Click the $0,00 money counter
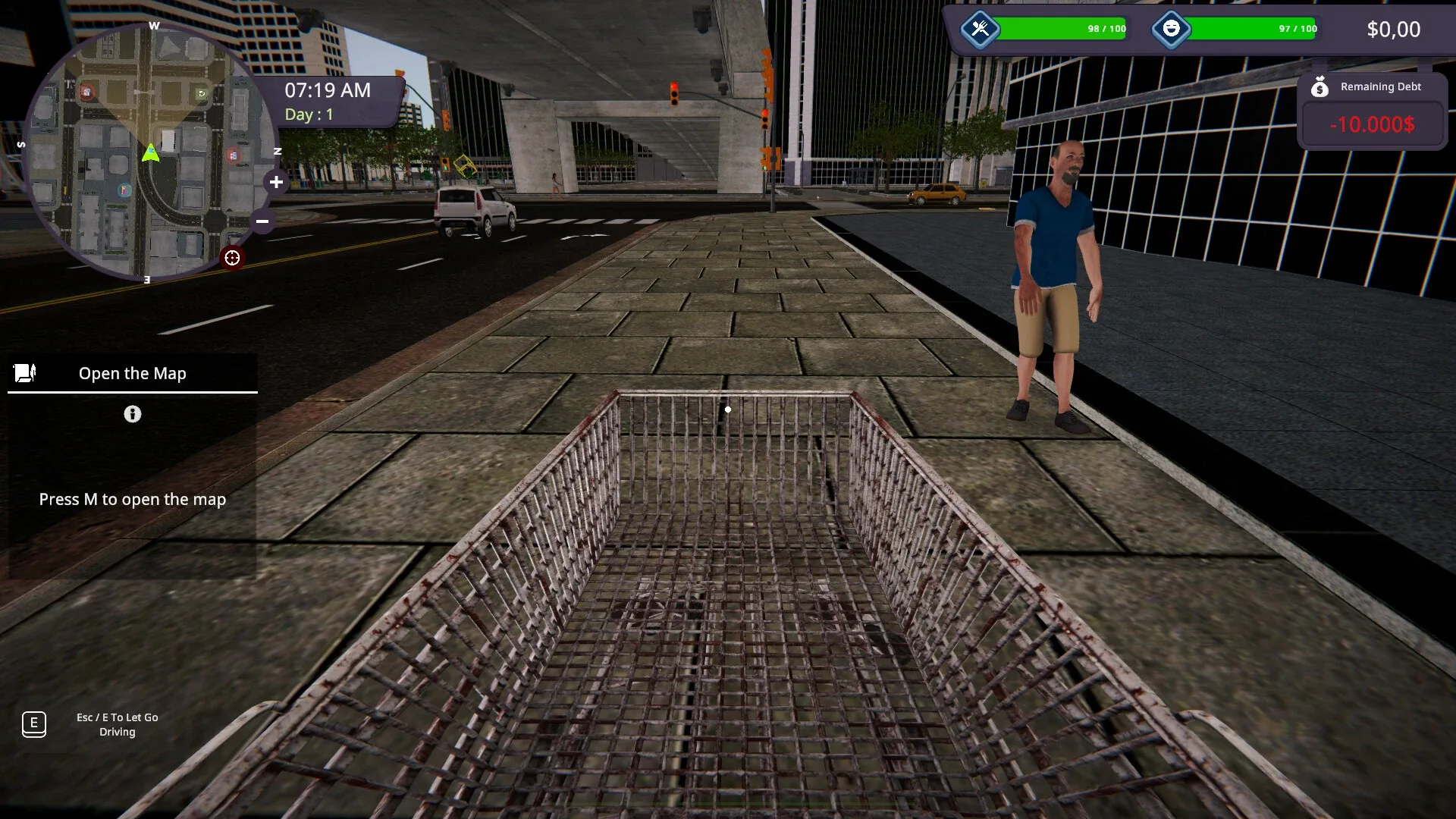1456x819 pixels. tap(1394, 30)
